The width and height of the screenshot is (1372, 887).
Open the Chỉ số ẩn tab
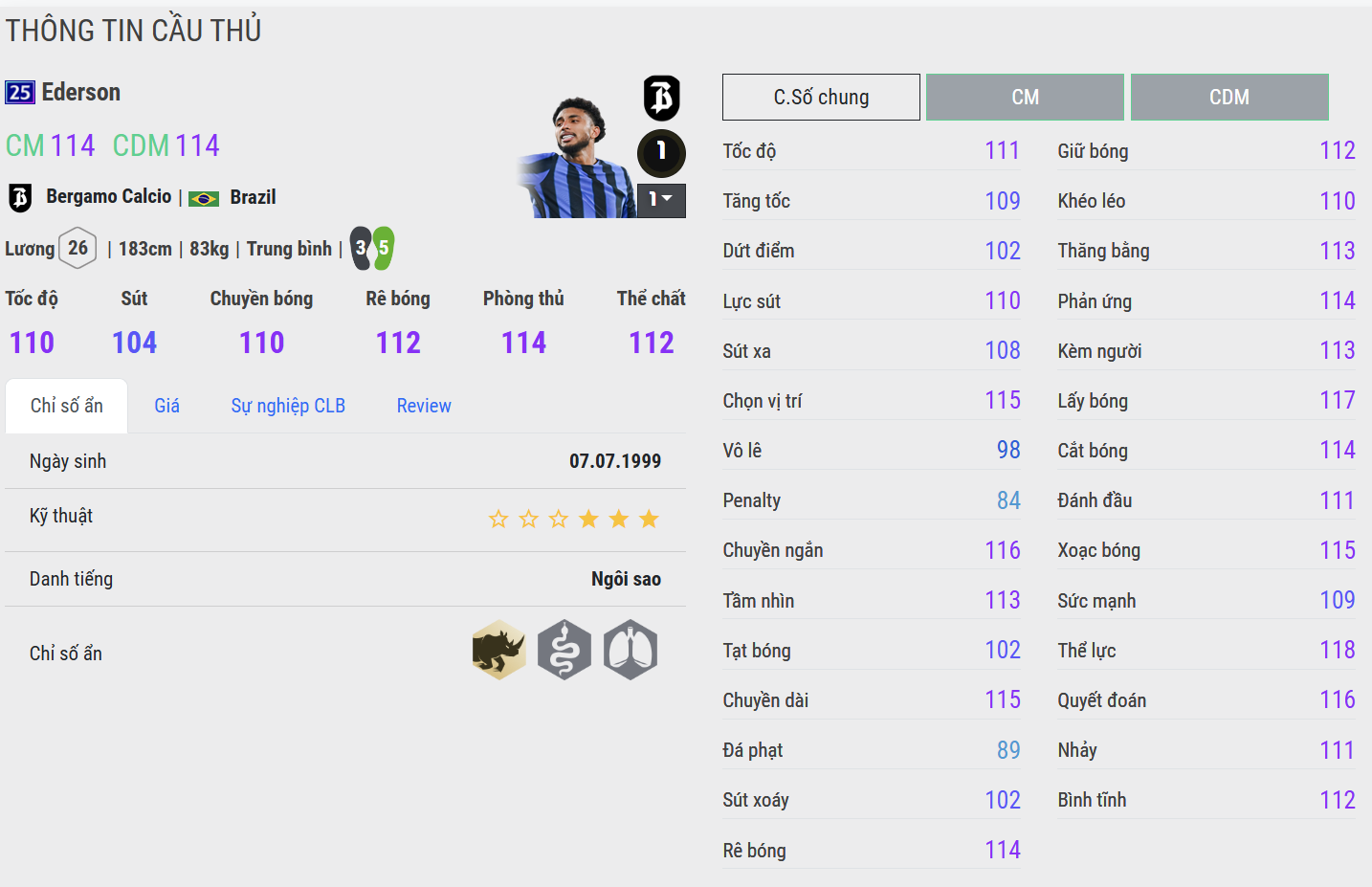pos(67,406)
